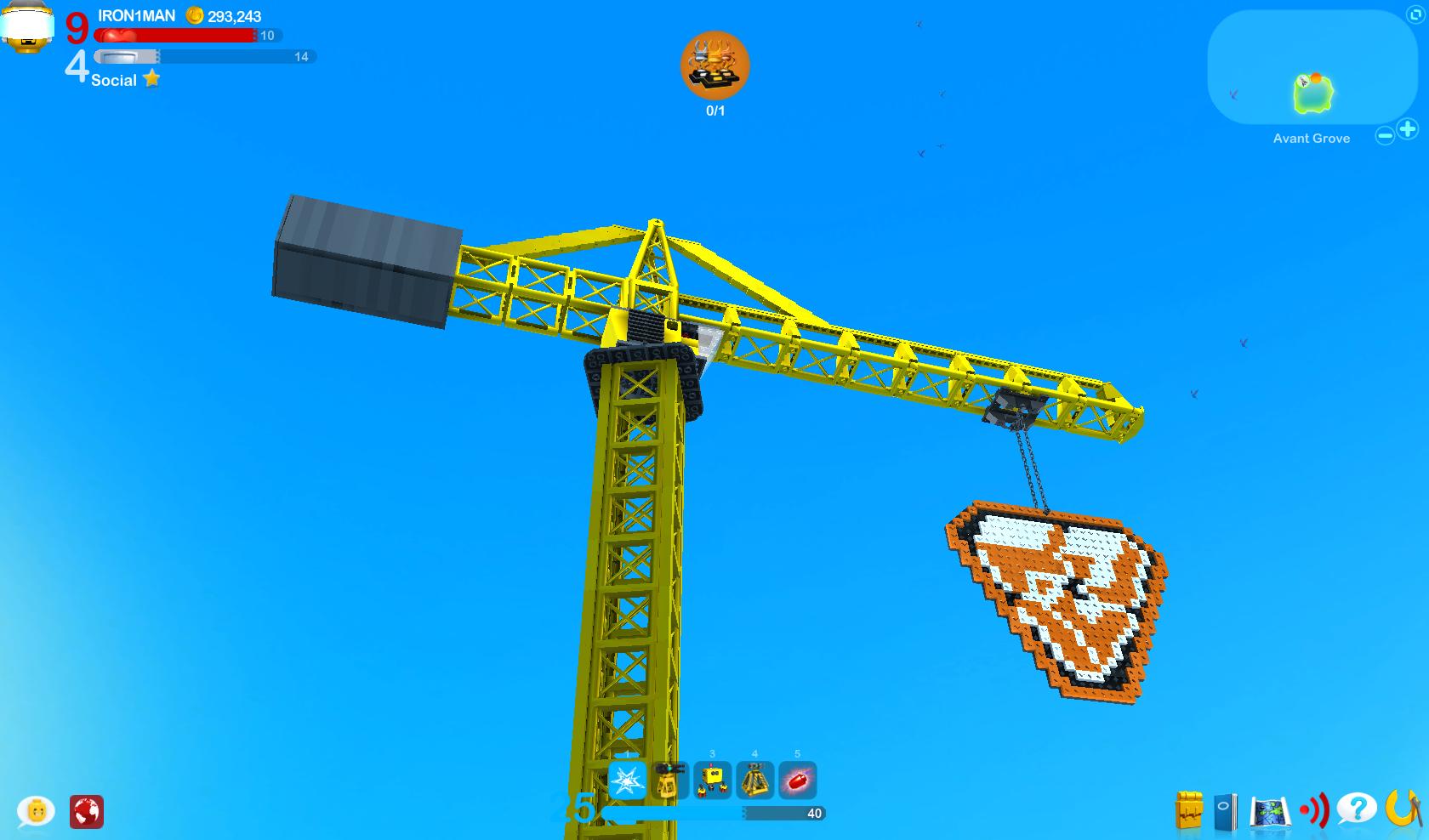The width and height of the screenshot is (1429, 840).
Task: Click the Social star toggle
Action: [152, 78]
